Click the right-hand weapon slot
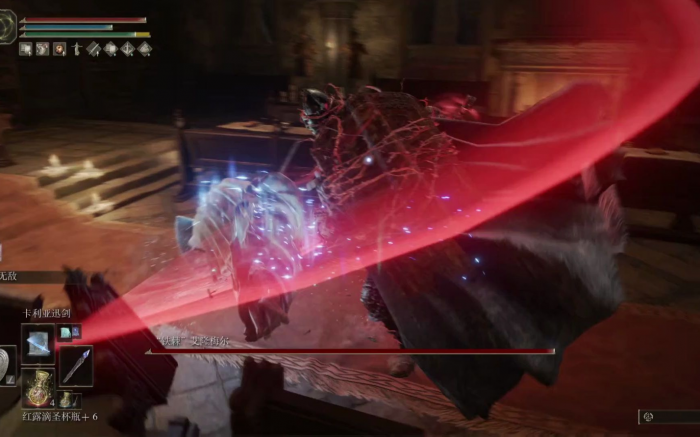Viewport: 700px width, 437px height. coord(75,365)
